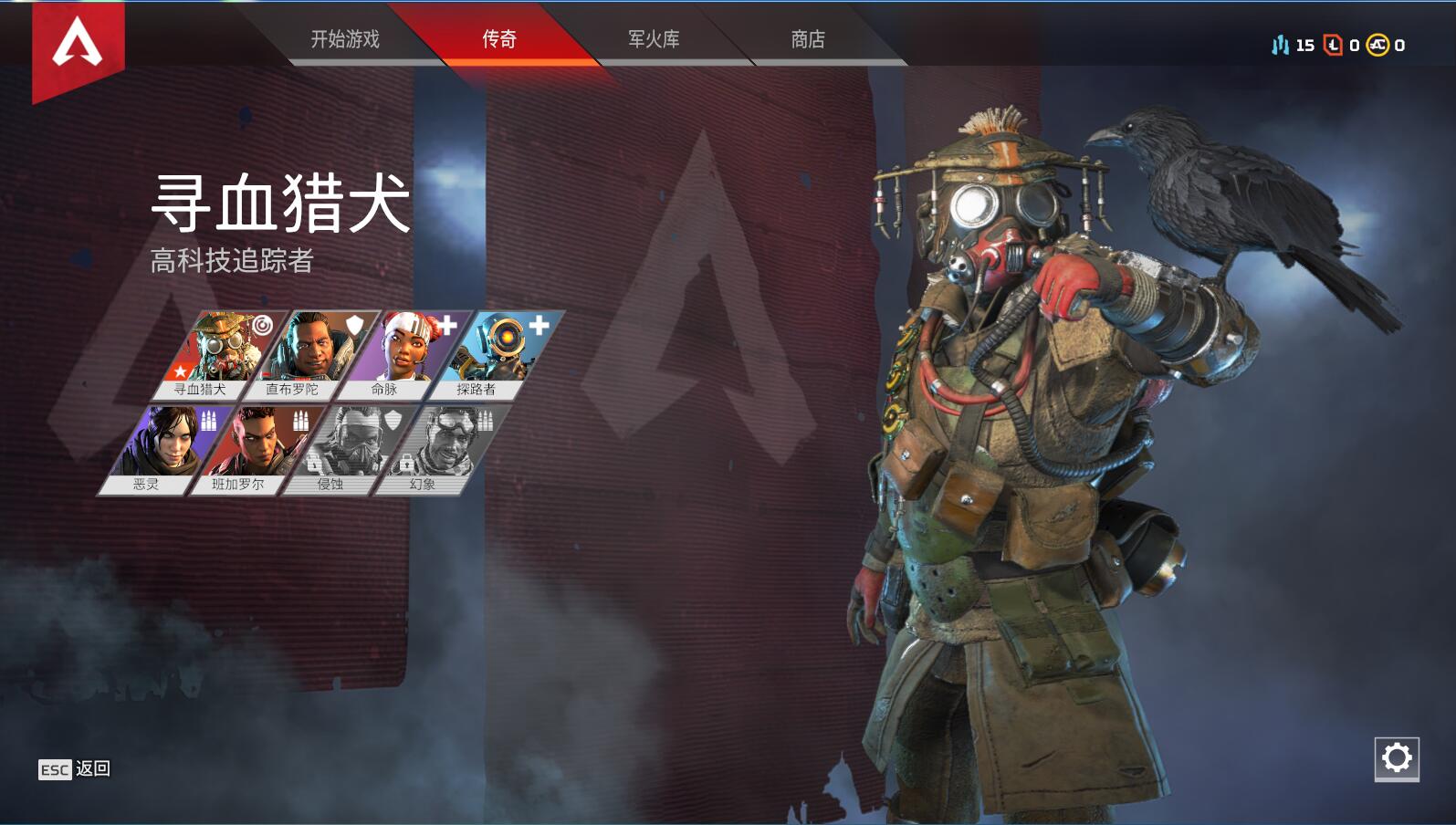This screenshot has height=825, width=1456.
Task: Select the legend 班加罗尔
Action: pyautogui.click(x=257, y=444)
